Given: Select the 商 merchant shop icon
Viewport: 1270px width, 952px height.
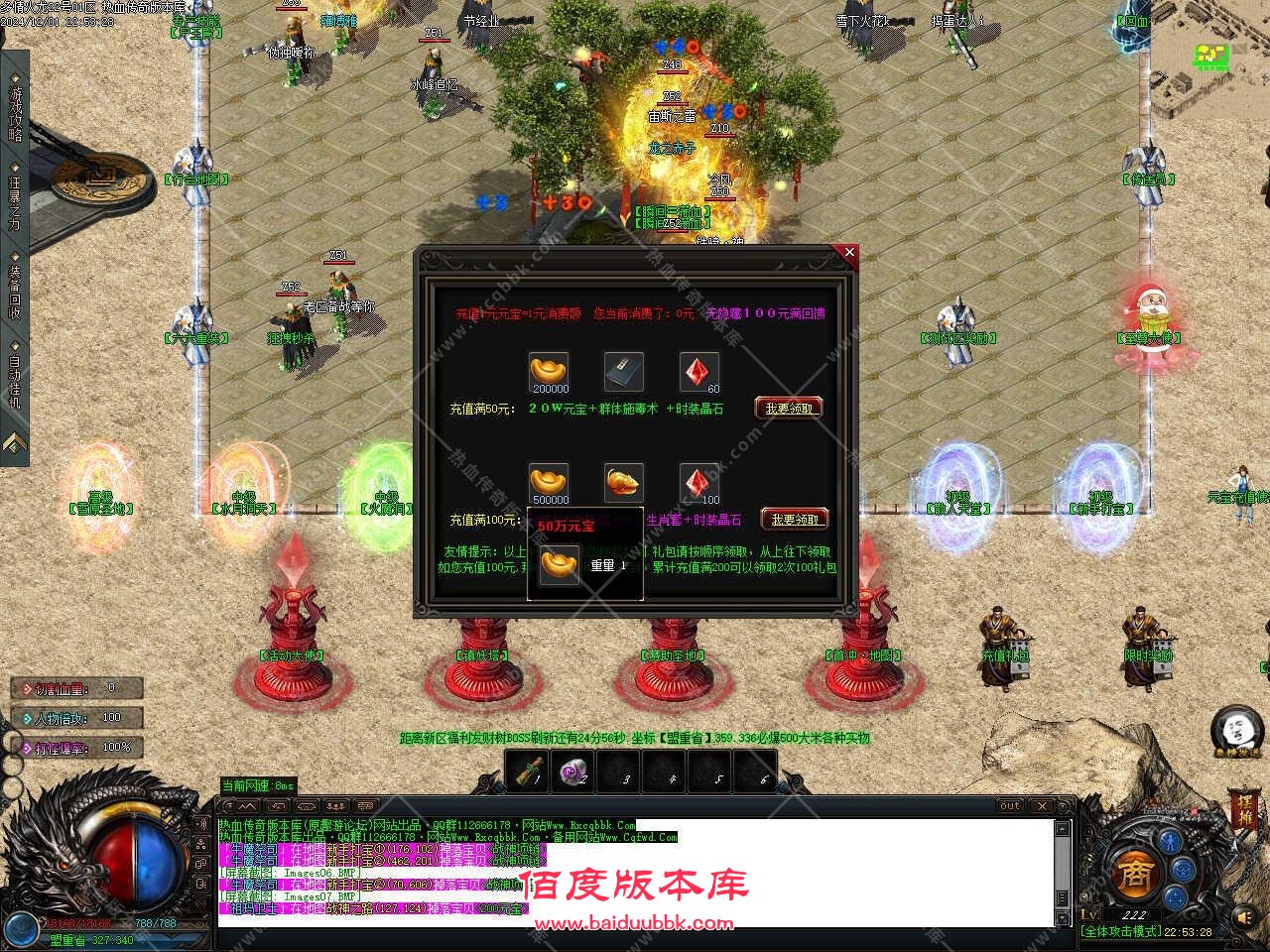Looking at the screenshot, I should (x=1138, y=873).
